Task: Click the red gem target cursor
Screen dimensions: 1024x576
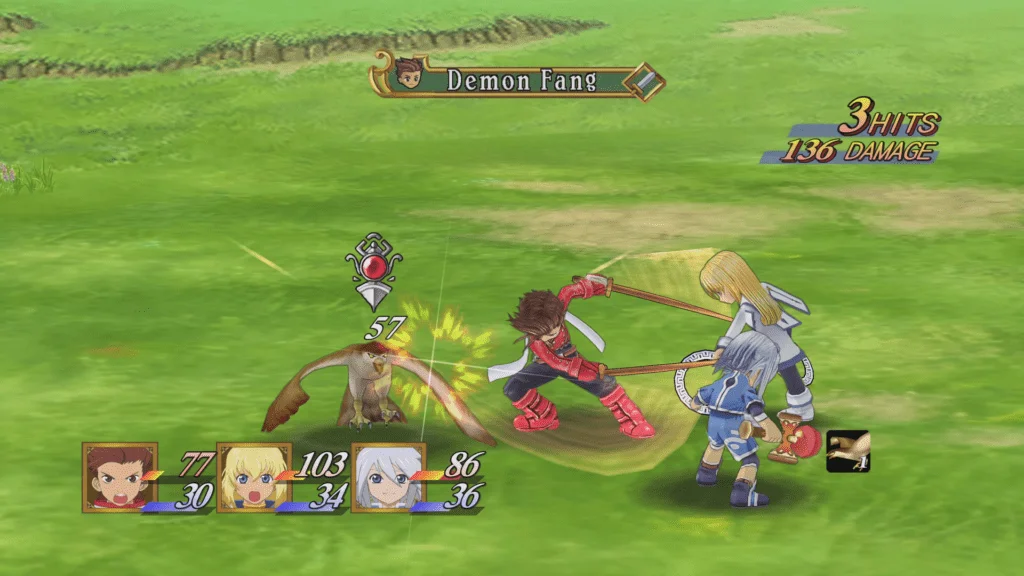Action: pos(375,269)
